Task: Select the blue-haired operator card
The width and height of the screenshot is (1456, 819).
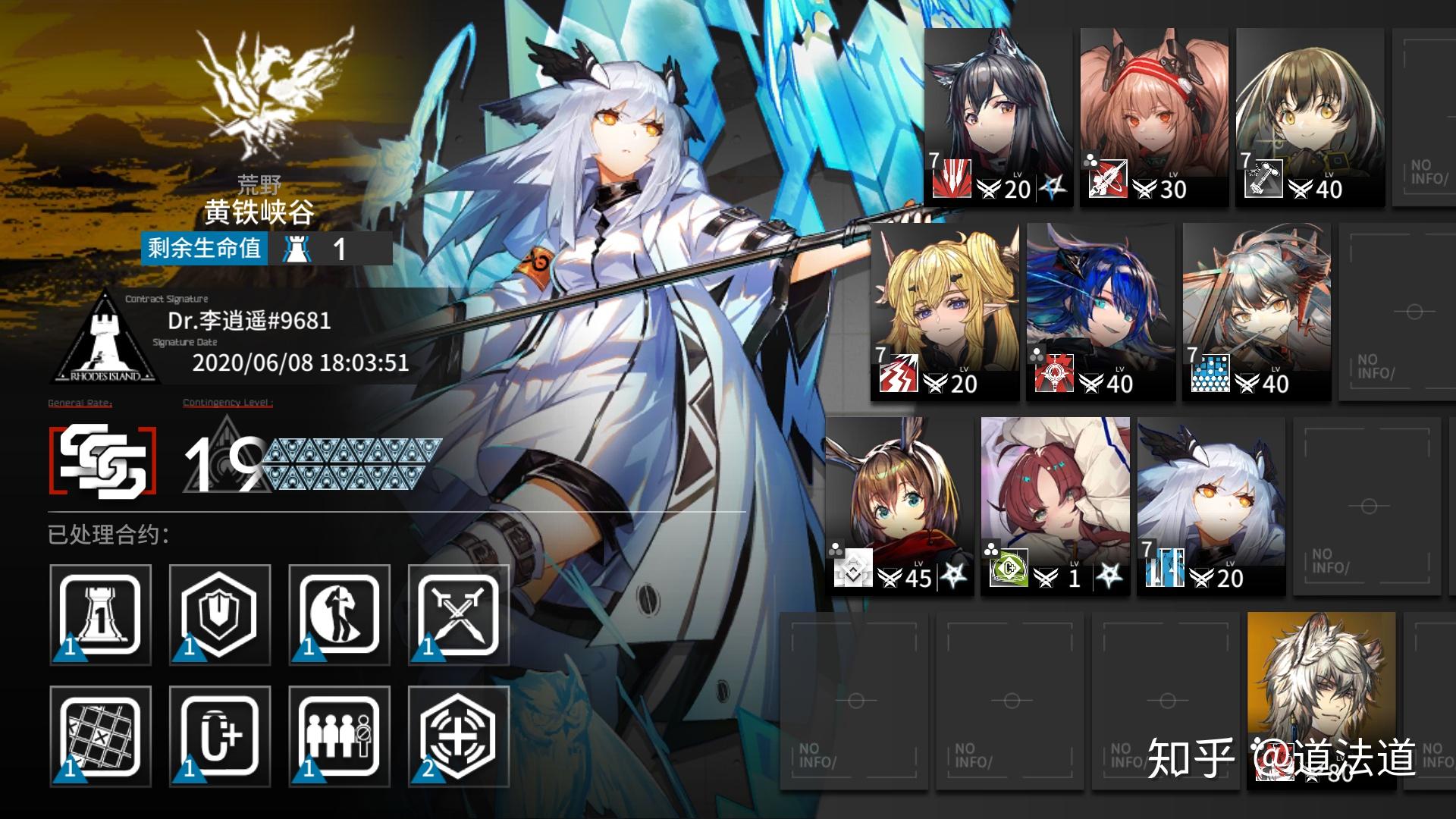Action: pyautogui.click(x=1100, y=311)
